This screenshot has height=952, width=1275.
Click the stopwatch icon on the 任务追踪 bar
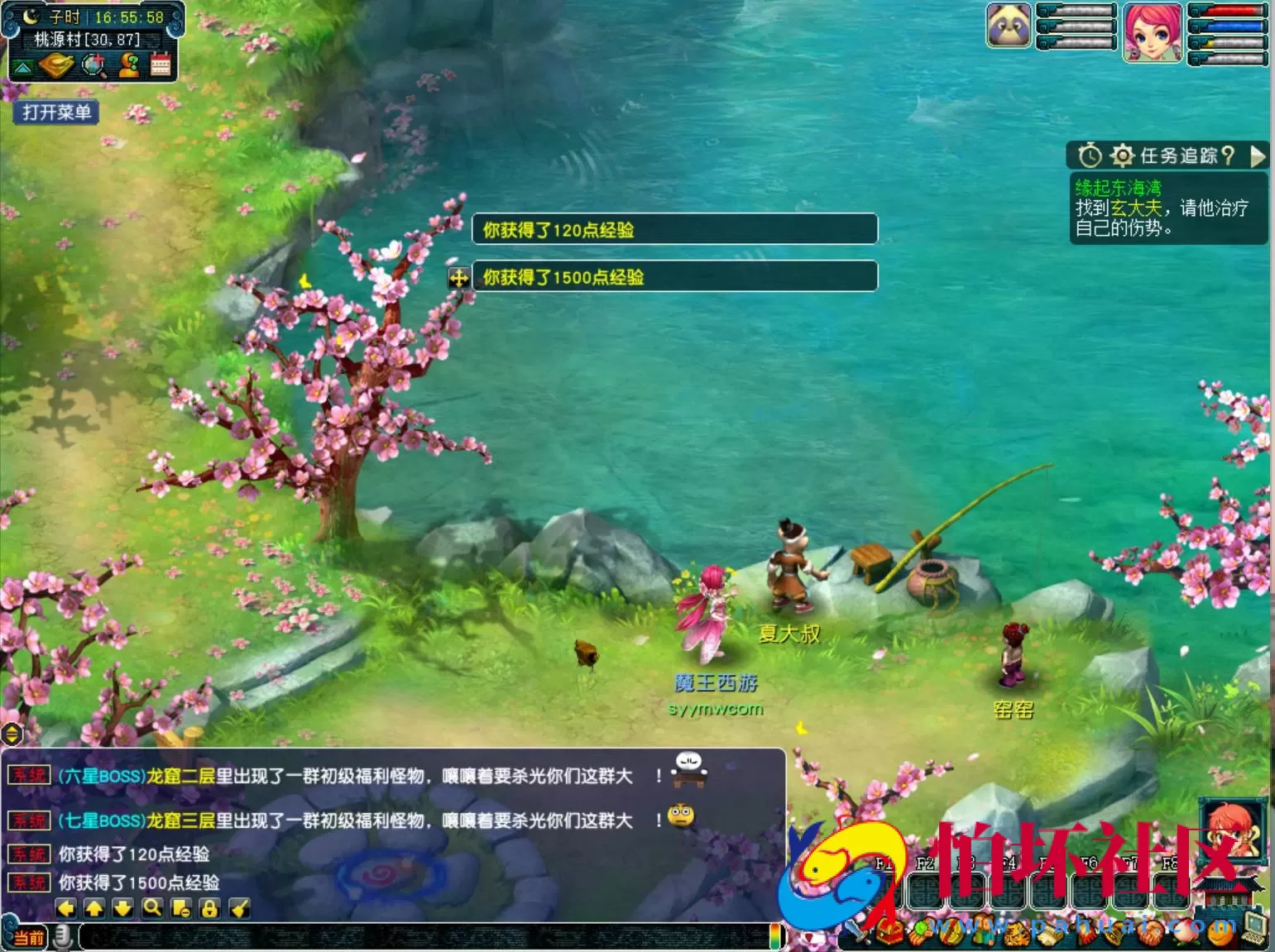pos(1090,155)
